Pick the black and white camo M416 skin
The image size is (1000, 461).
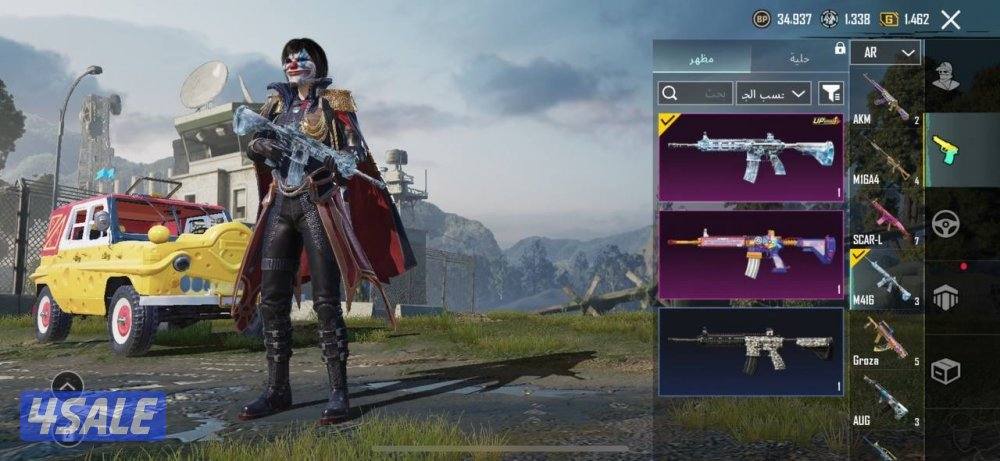[750, 350]
